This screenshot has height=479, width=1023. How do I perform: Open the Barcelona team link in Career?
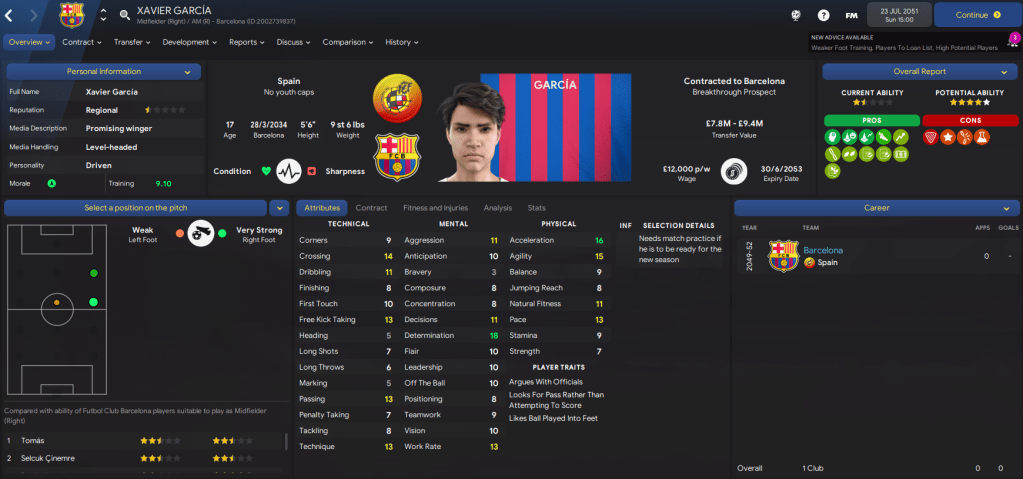823,250
